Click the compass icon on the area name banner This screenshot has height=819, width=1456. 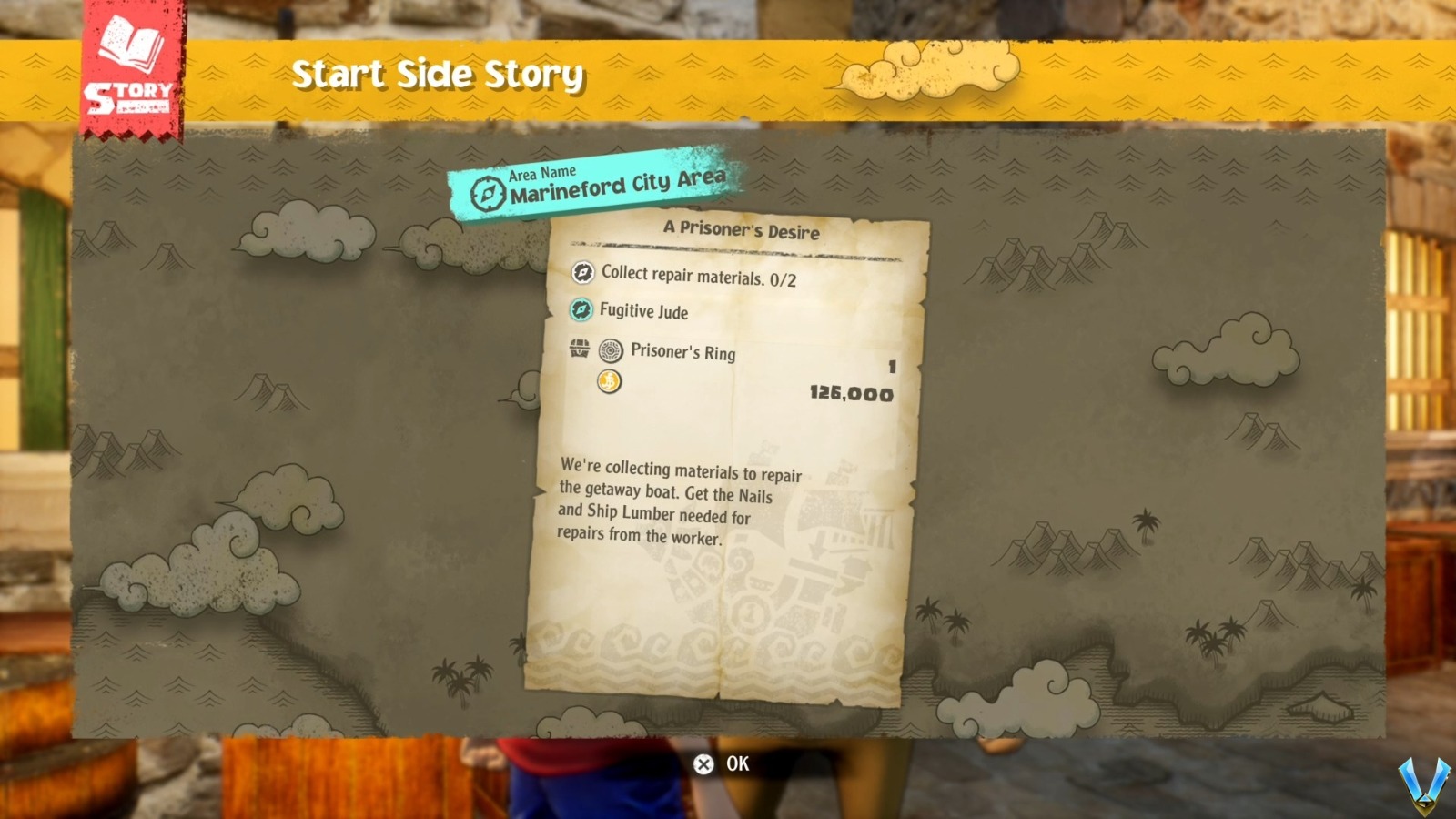(487, 192)
